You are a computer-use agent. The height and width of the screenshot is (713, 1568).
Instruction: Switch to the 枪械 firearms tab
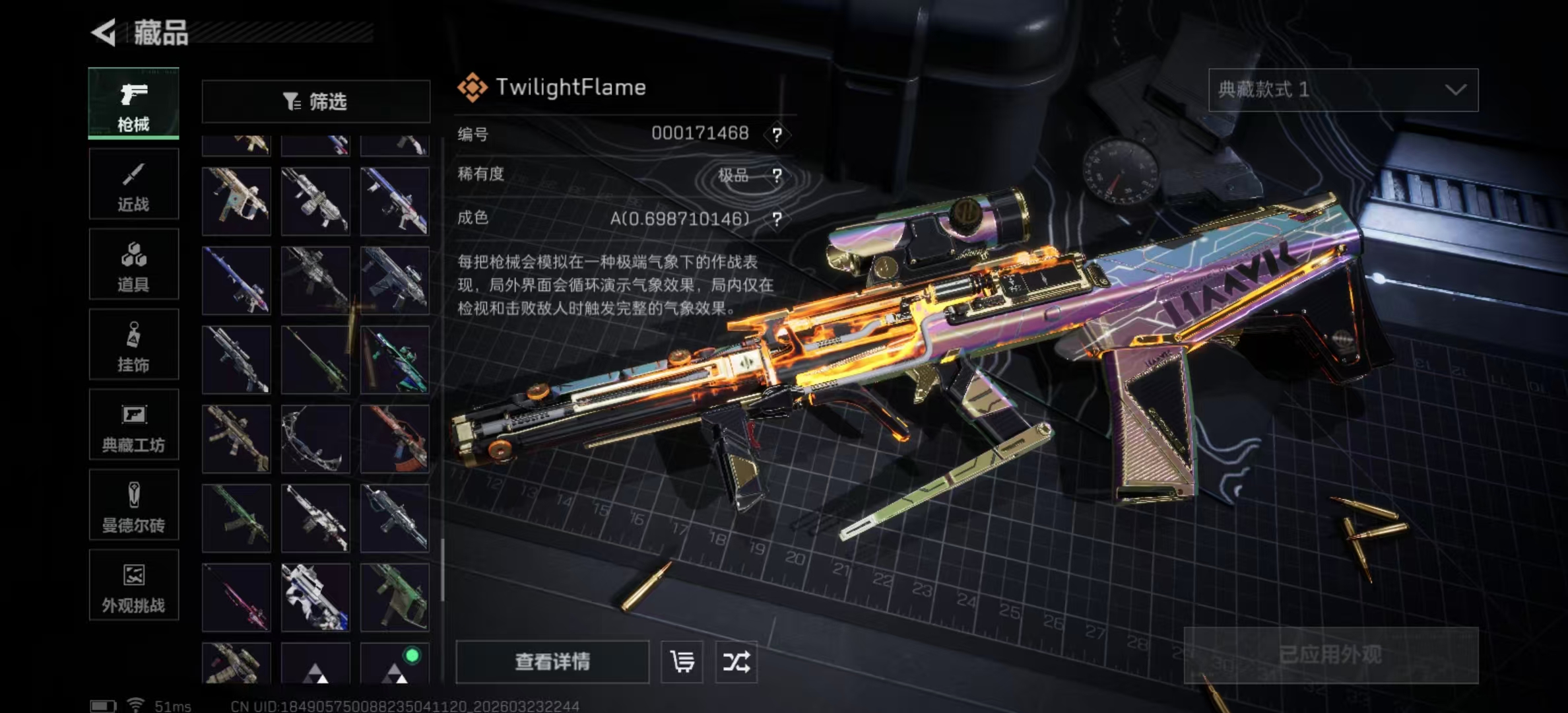point(134,104)
